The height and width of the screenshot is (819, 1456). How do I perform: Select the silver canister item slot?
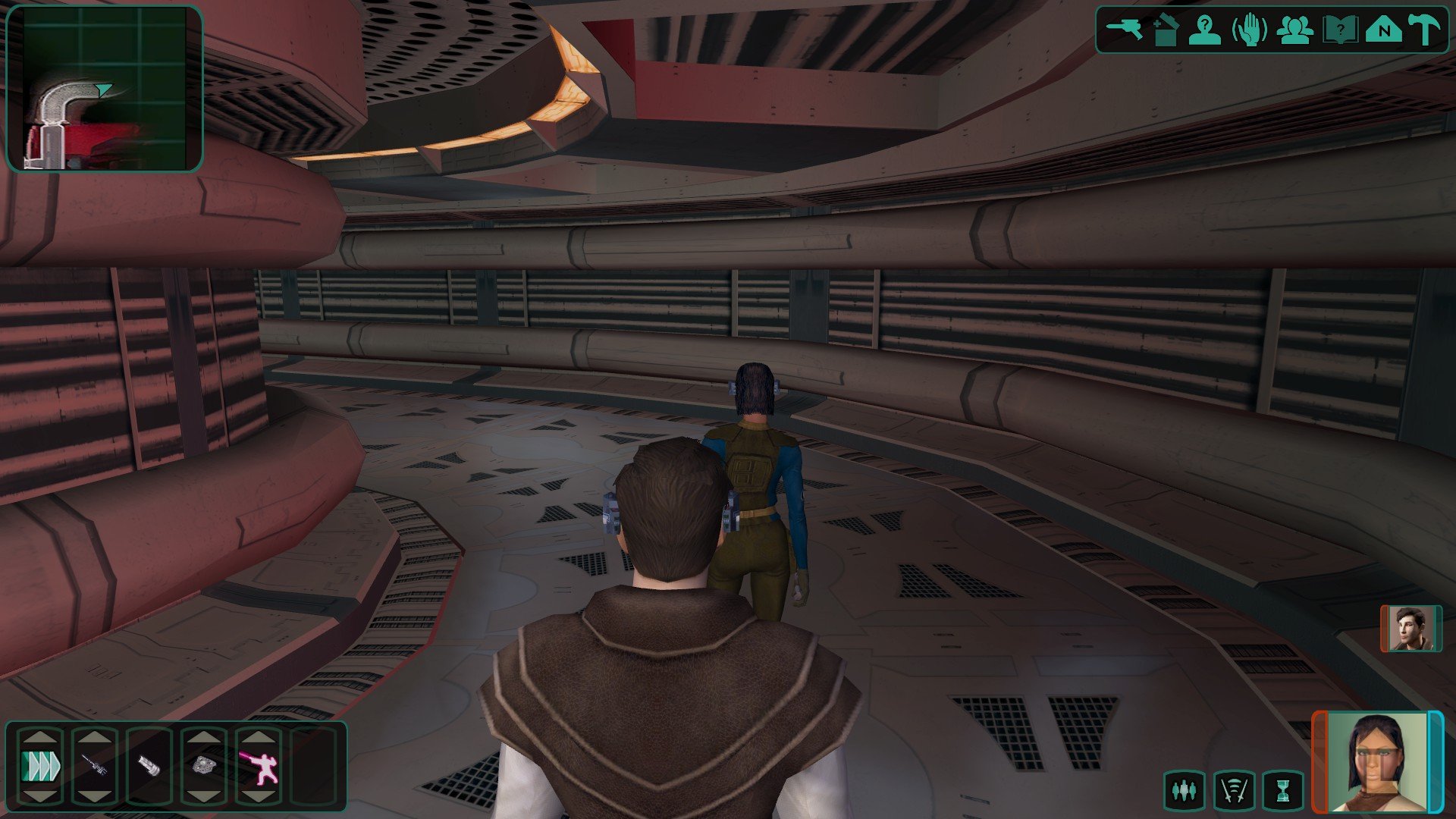(x=149, y=767)
